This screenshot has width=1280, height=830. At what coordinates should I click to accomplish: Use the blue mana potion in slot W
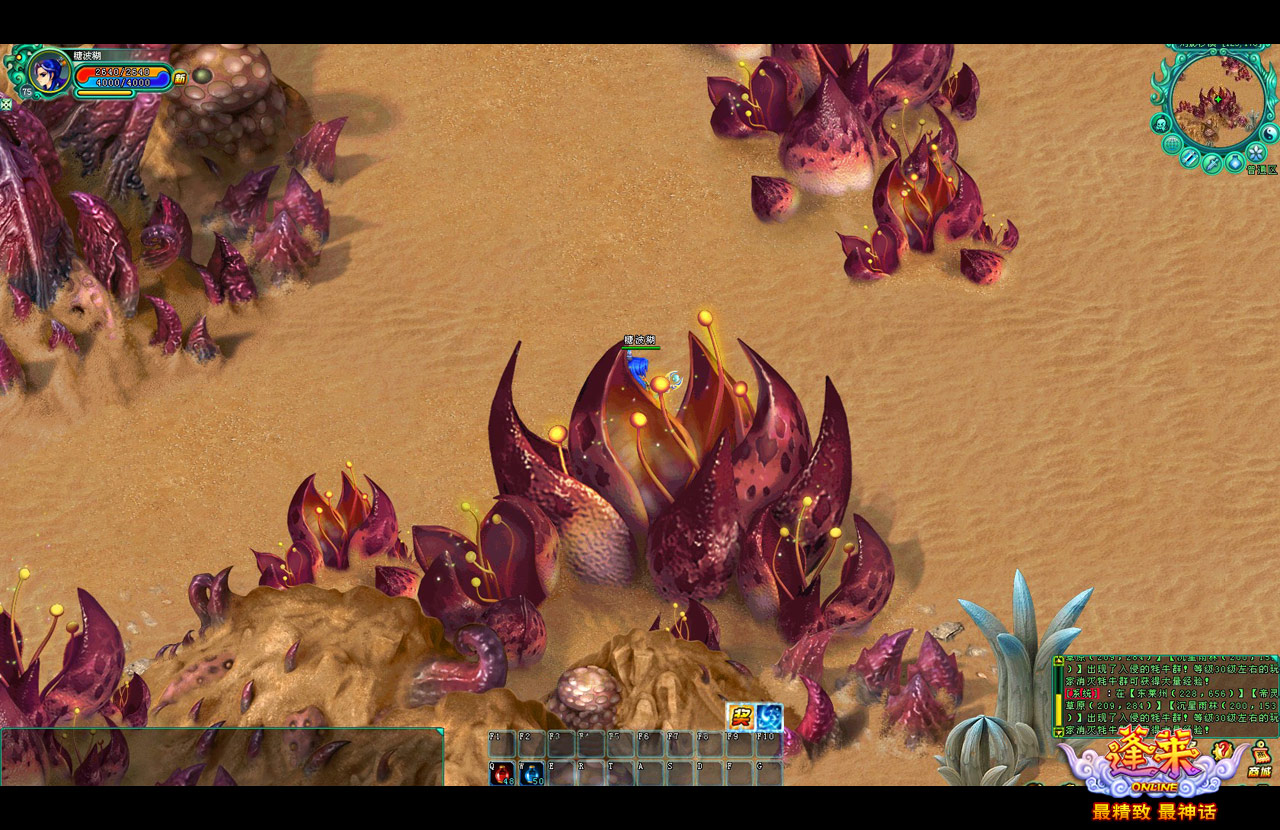[x=531, y=773]
